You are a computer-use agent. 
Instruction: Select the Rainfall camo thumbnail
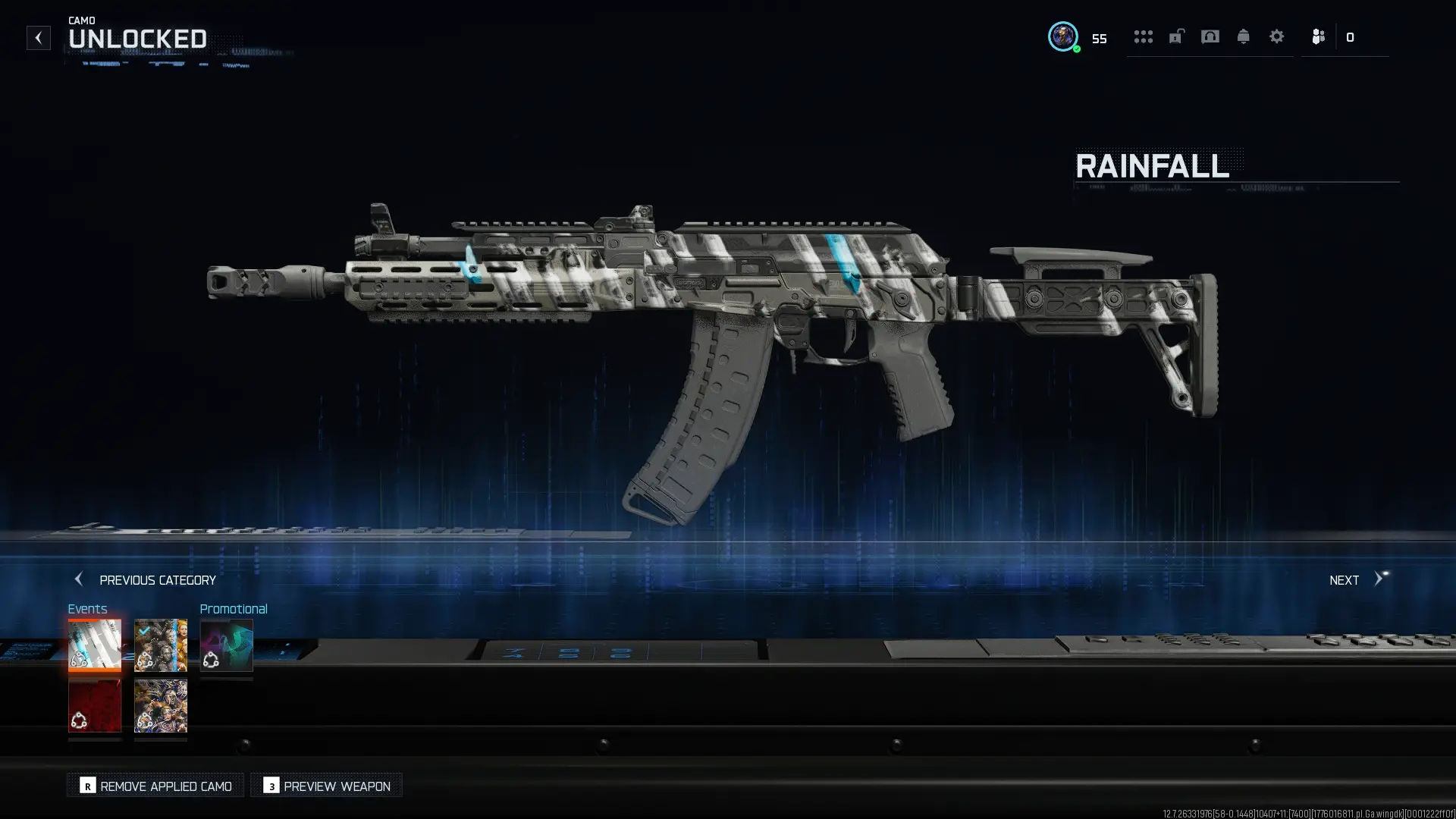(x=95, y=645)
